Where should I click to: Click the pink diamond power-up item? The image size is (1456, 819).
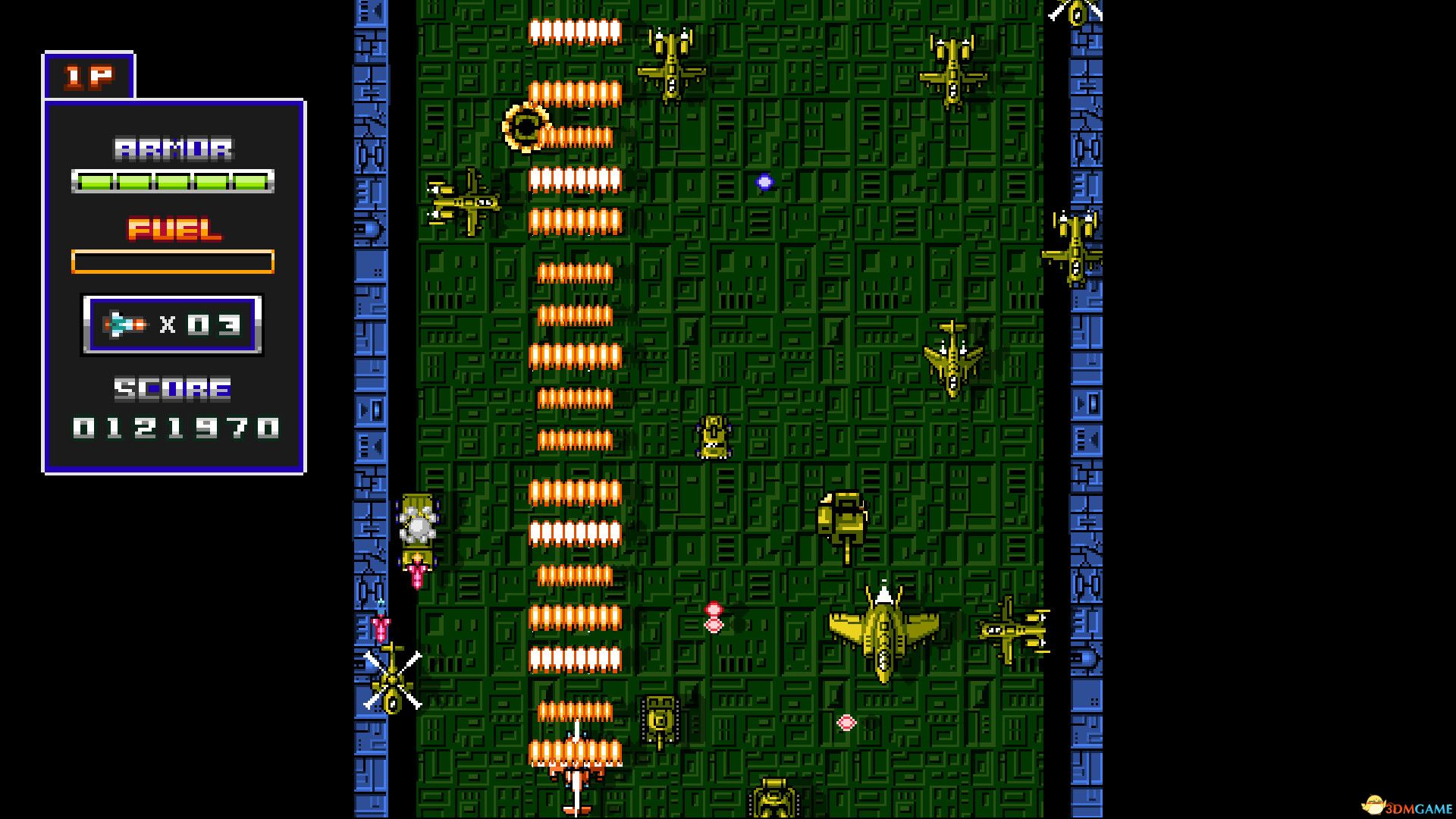pos(846,724)
